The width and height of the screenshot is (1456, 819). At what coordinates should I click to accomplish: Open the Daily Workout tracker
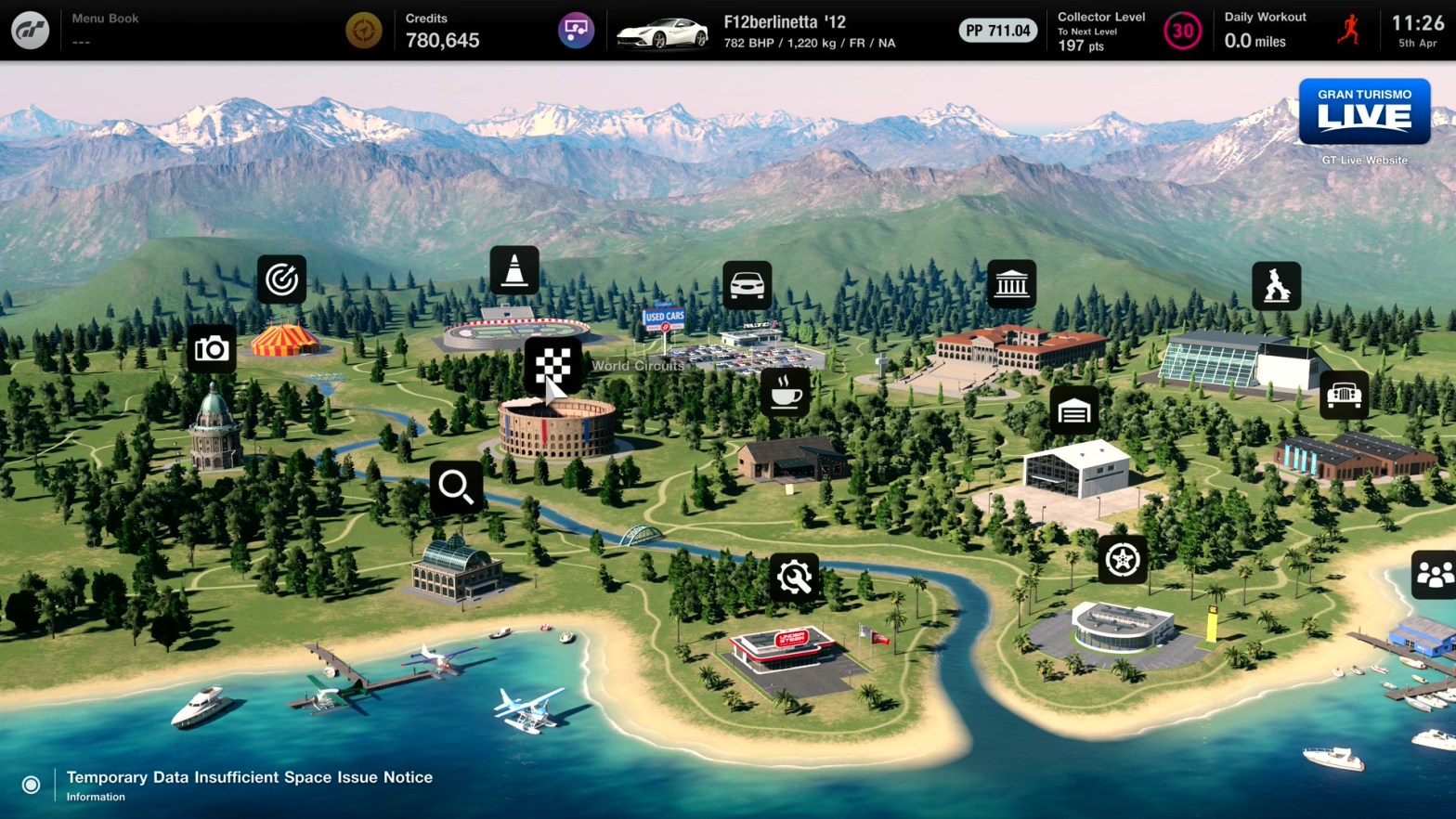point(1291,31)
